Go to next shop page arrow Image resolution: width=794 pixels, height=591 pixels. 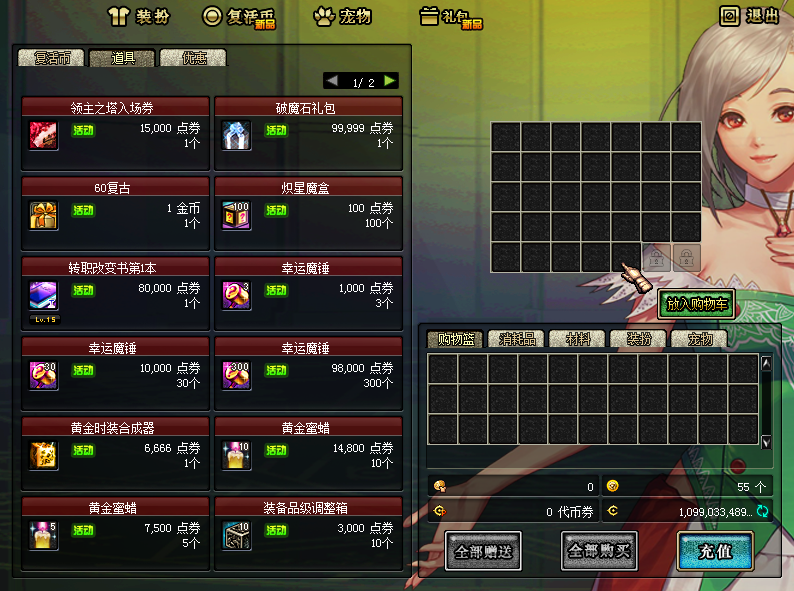point(390,81)
